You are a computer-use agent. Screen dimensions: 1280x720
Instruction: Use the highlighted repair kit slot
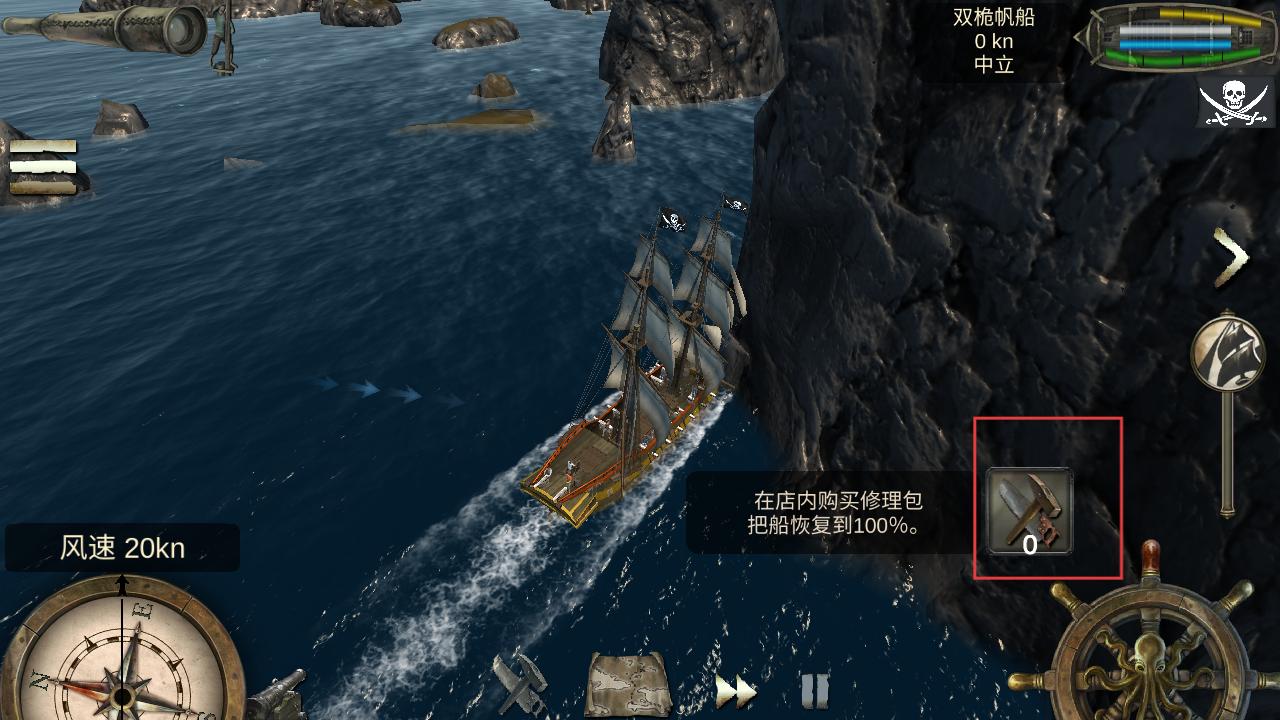[1030, 511]
